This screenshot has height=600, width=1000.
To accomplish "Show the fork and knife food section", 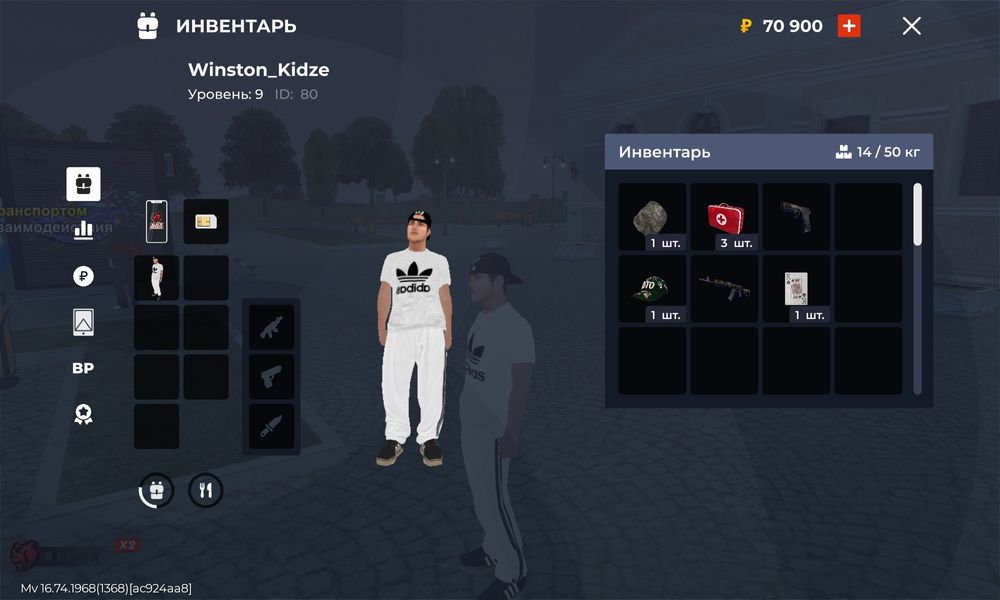I will click(206, 490).
